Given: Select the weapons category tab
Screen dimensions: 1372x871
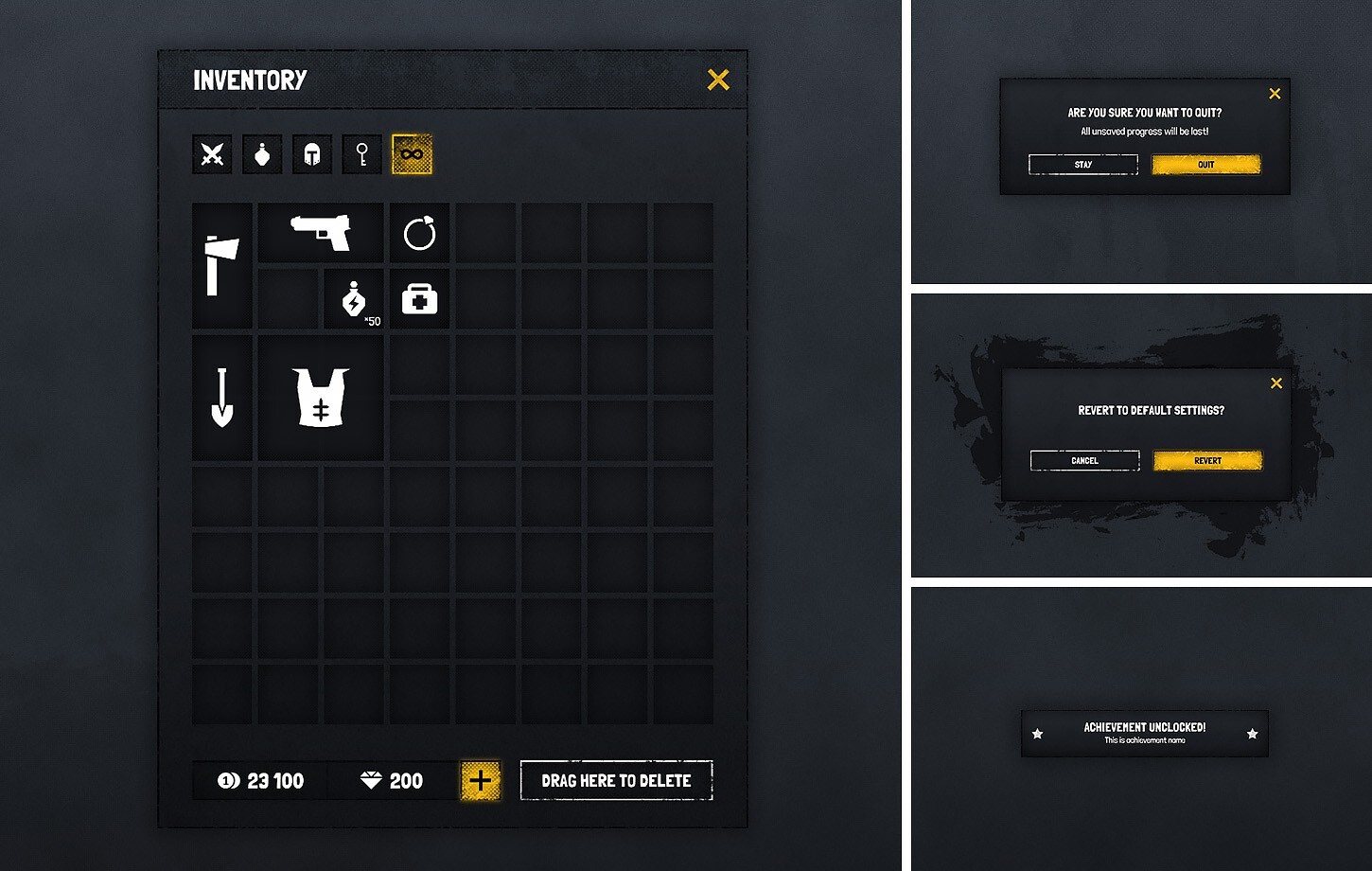Looking at the screenshot, I should (212, 153).
